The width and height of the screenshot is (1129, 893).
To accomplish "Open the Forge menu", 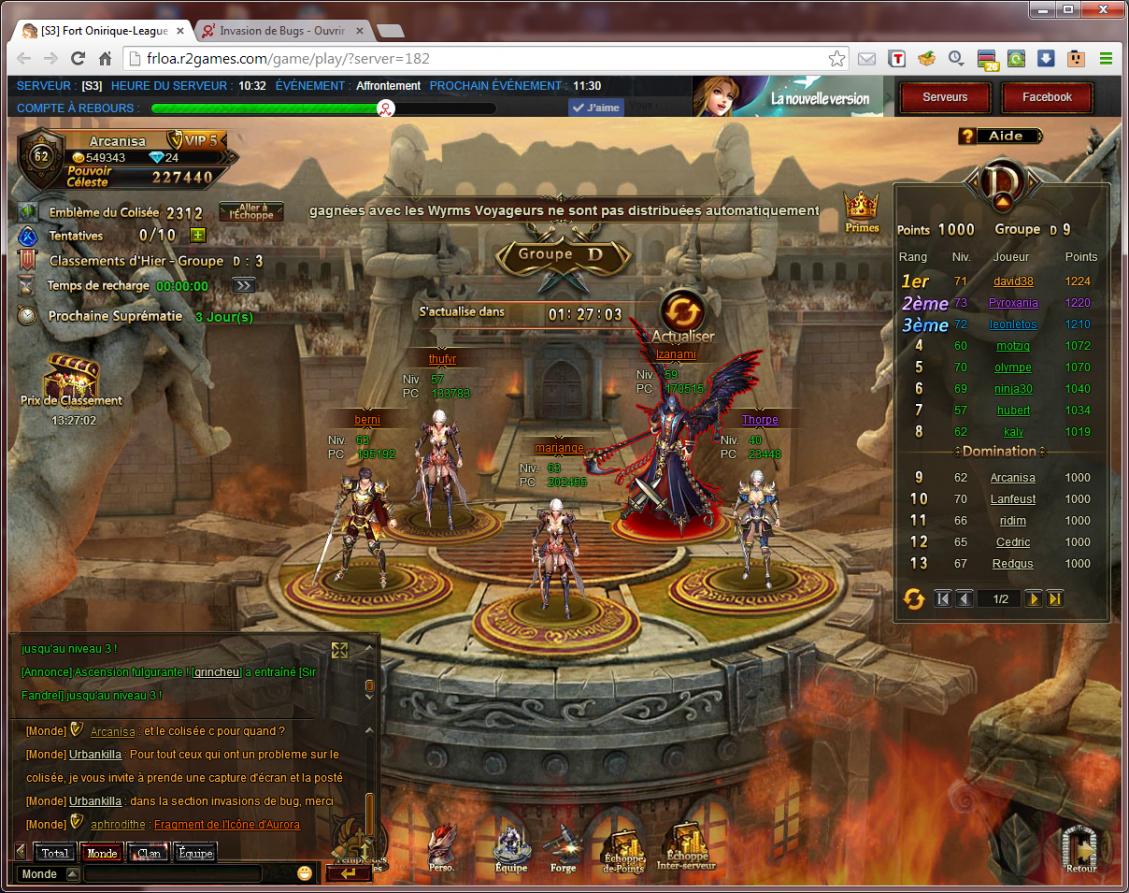I will [x=563, y=851].
